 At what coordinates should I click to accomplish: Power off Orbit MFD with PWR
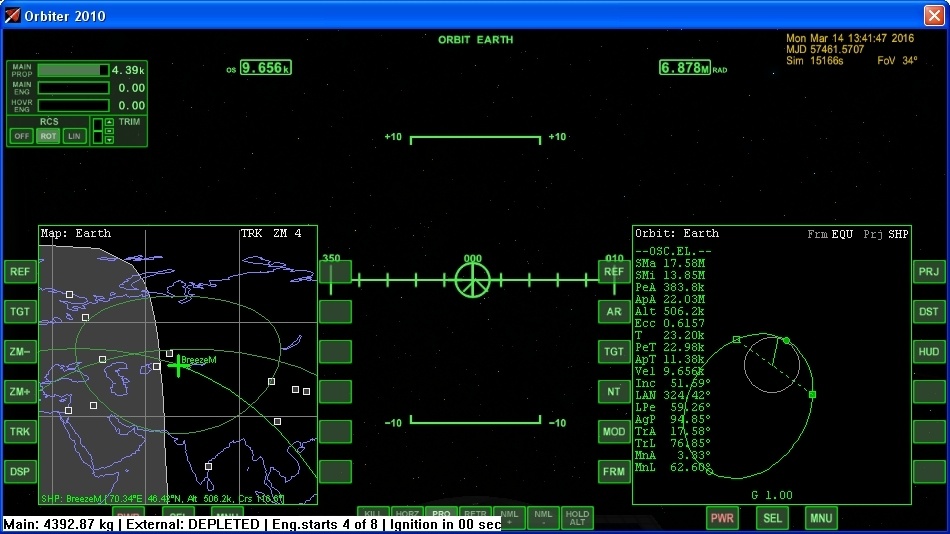721,518
